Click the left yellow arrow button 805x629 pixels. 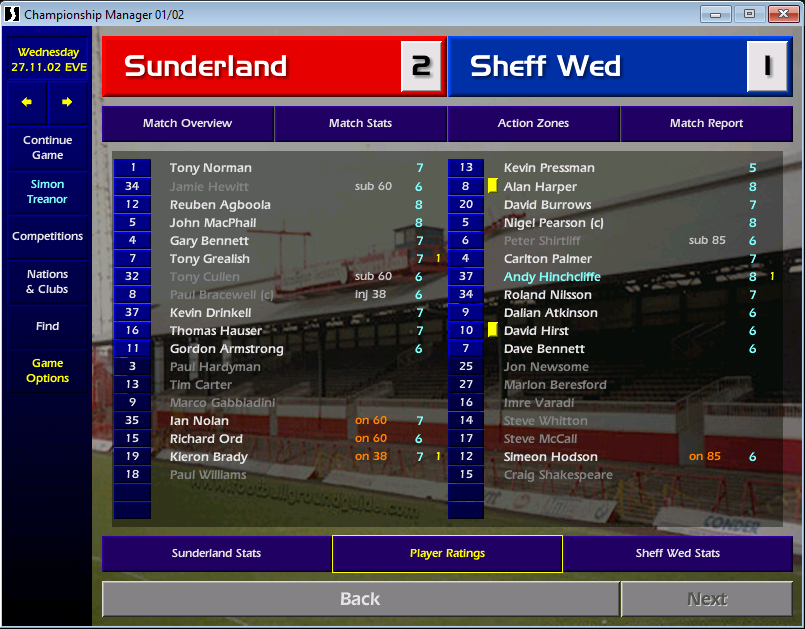[x=27, y=102]
